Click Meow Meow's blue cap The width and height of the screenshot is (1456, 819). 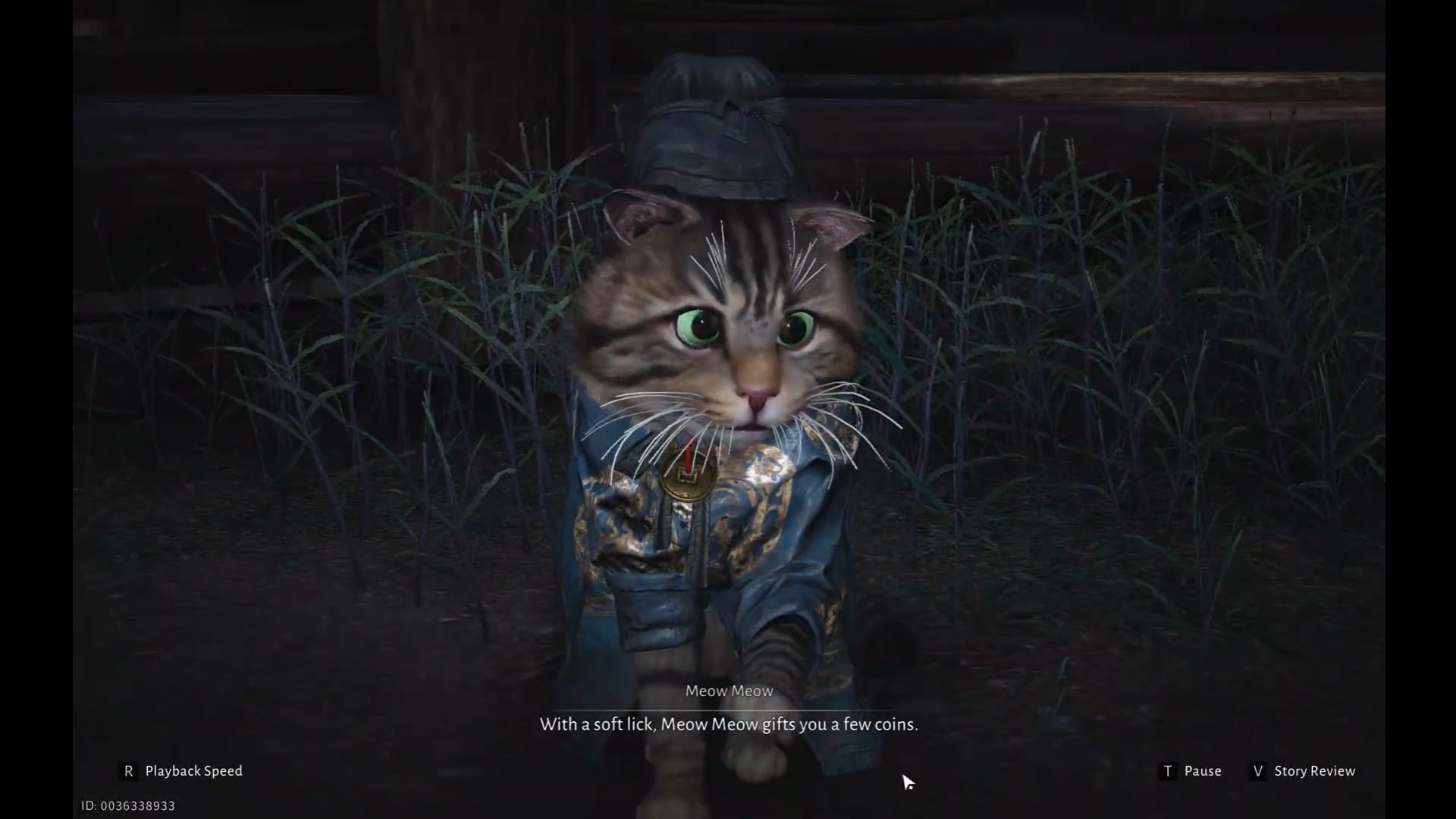pyautogui.click(x=713, y=121)
